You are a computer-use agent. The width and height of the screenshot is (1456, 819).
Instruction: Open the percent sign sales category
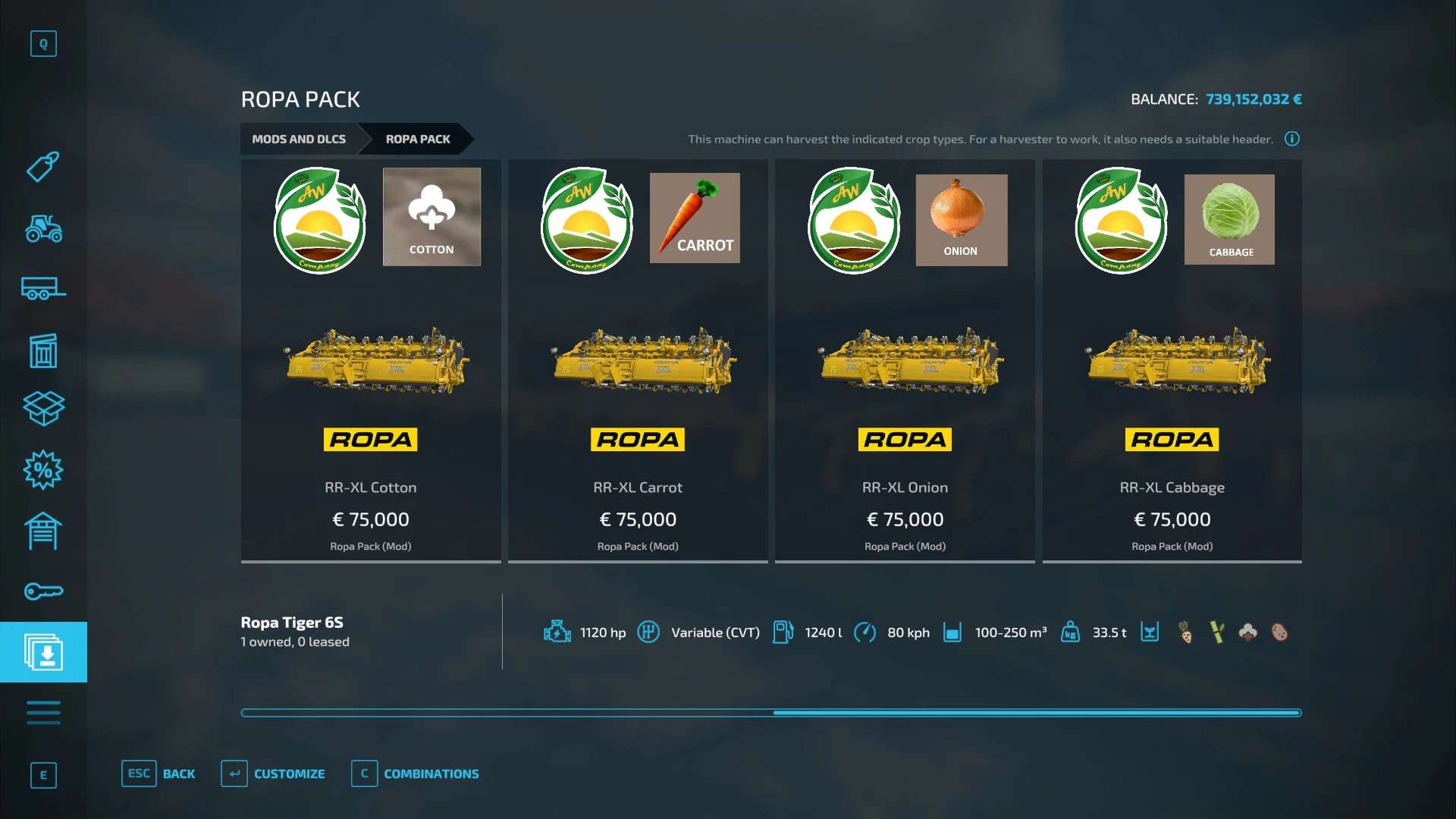[x=43, y=470]
